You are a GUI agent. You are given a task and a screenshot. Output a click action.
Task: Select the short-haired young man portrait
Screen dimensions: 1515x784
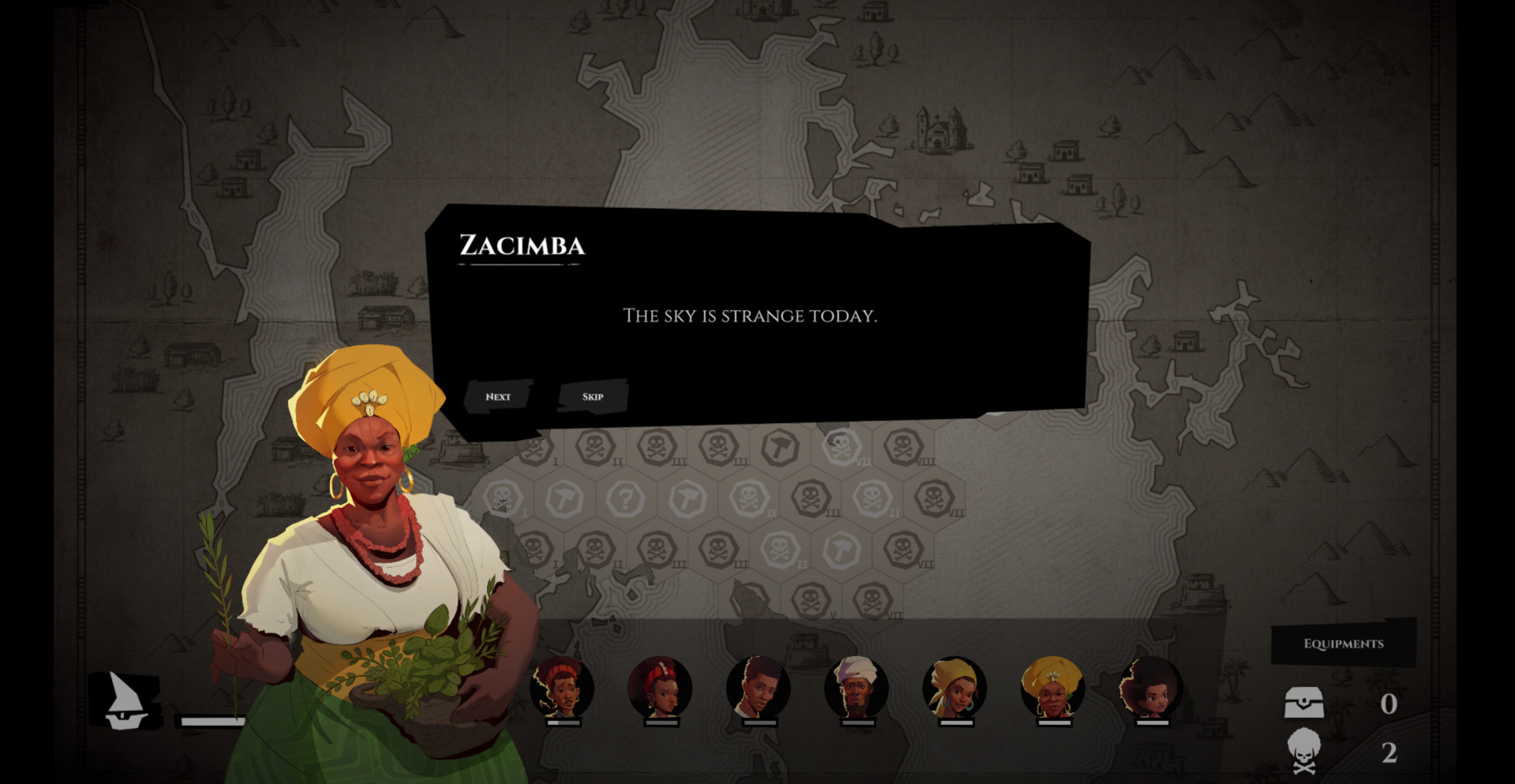[x=757, y=688]
